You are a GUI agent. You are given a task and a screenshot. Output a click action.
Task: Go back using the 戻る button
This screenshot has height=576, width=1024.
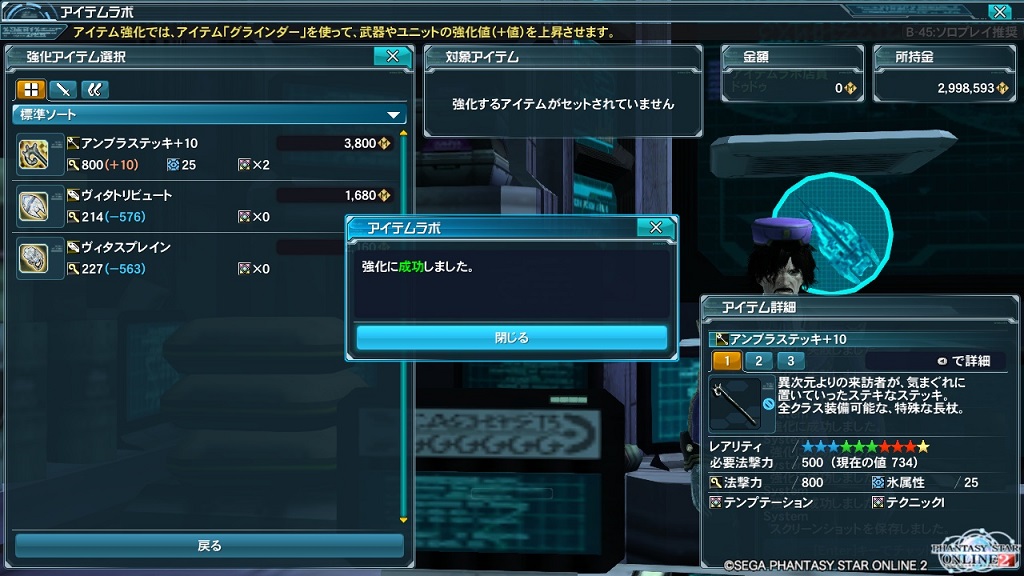[x=209, y=546]
